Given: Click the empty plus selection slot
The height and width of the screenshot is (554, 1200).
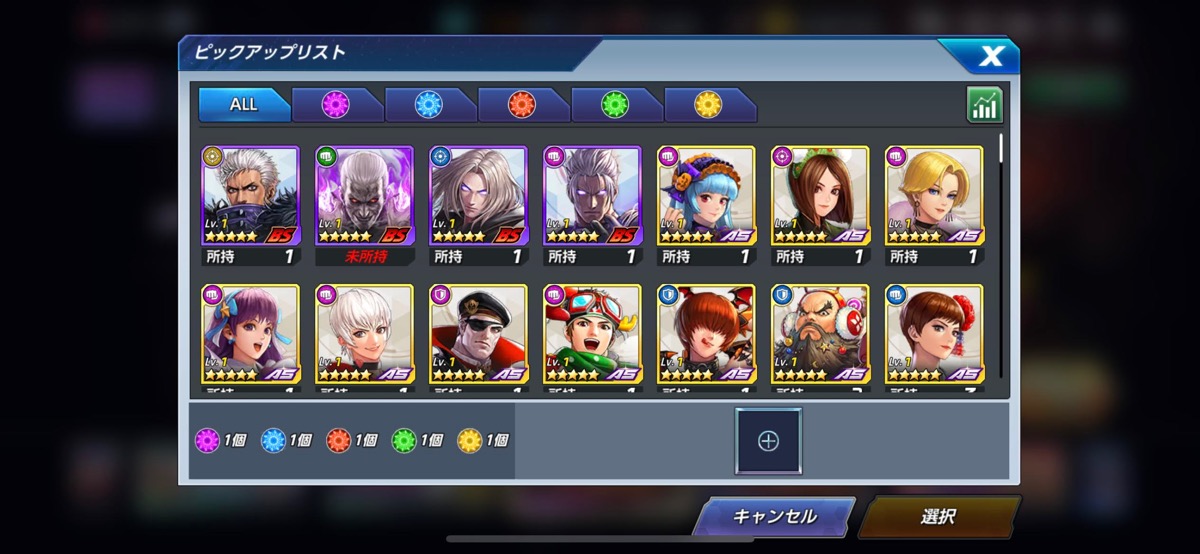Looking at the screenshot, I should [x=768, y=440].
